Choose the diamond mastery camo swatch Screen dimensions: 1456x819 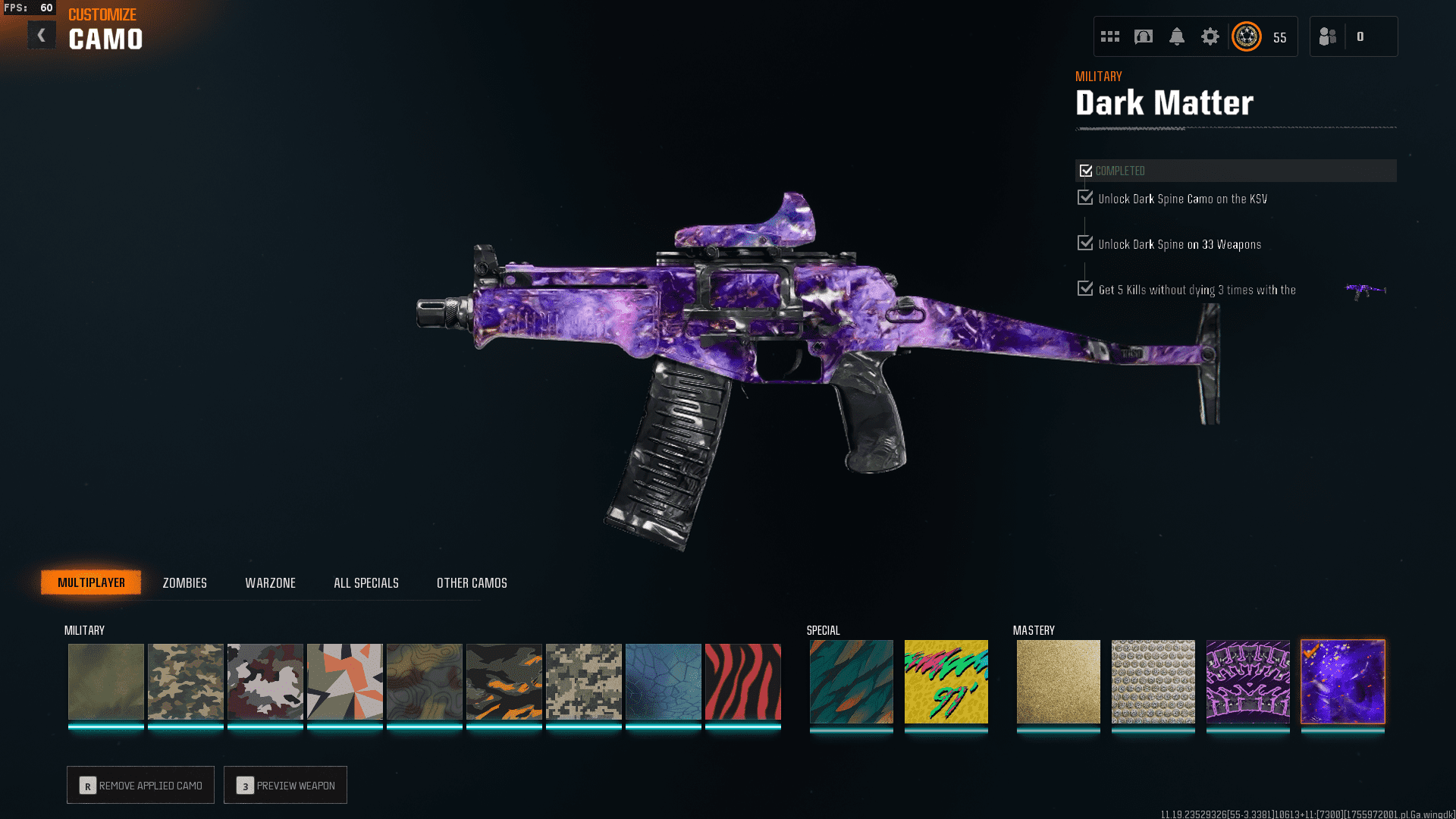1153,681
